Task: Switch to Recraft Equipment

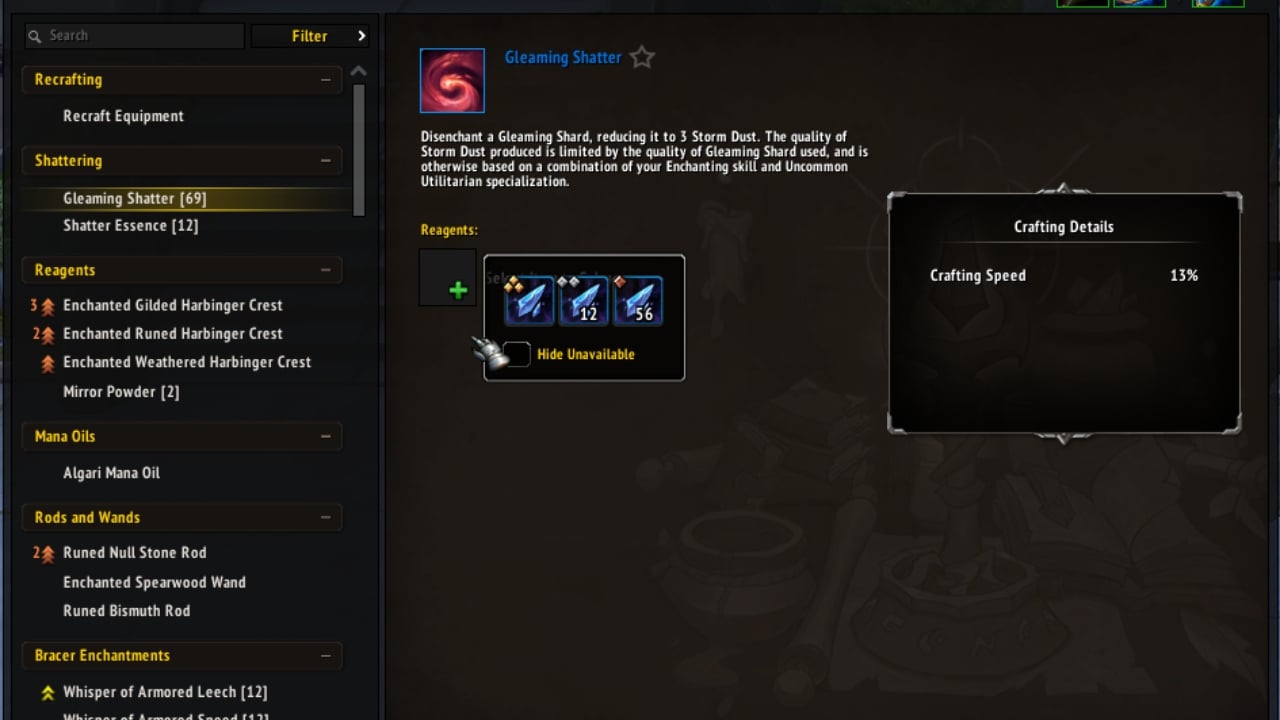Action: tap(124, 115)
